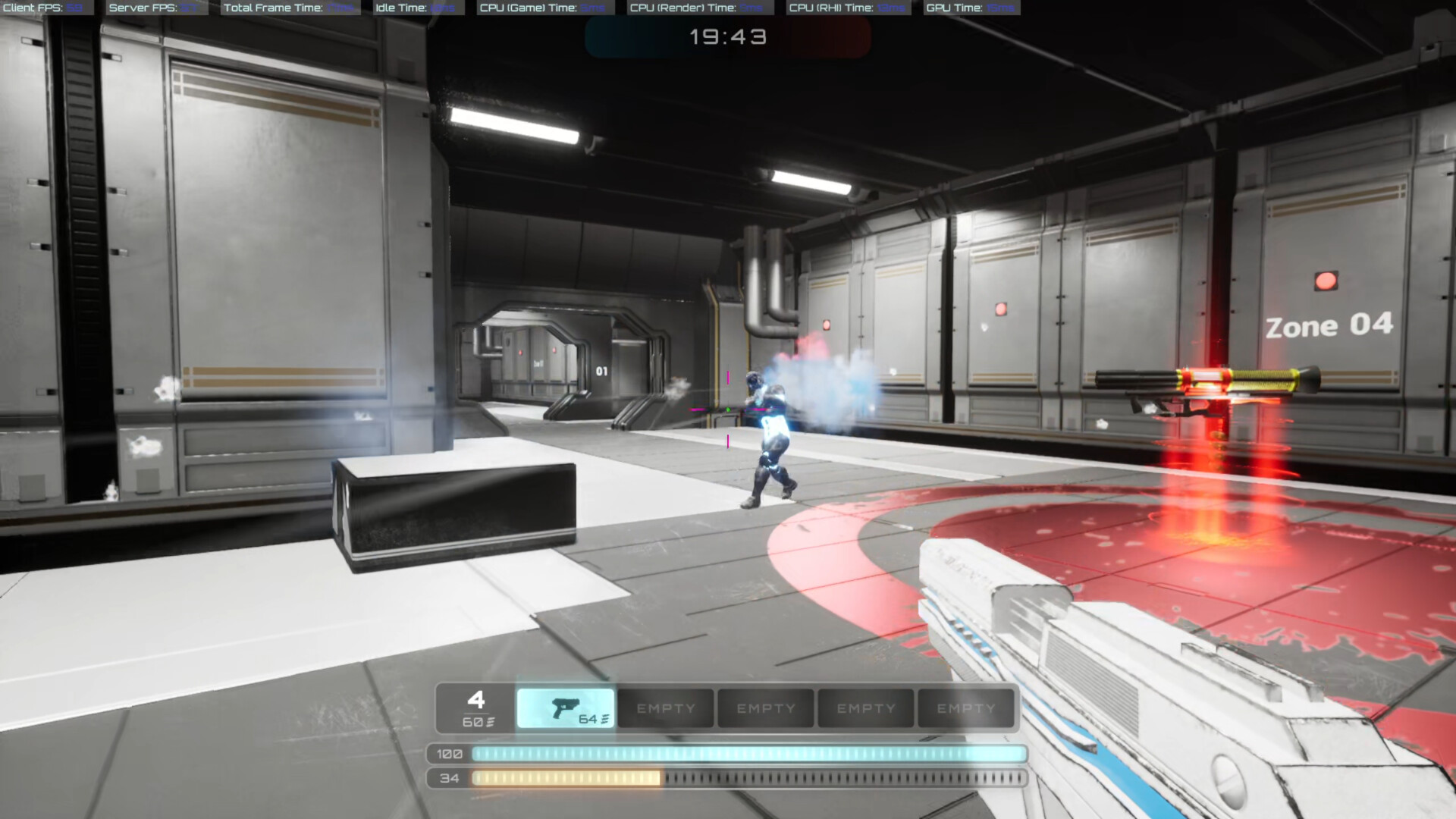This screenshot has height=819, width=1456.
Task: Click the Zone 04 label
Action: click(1329, 326)
